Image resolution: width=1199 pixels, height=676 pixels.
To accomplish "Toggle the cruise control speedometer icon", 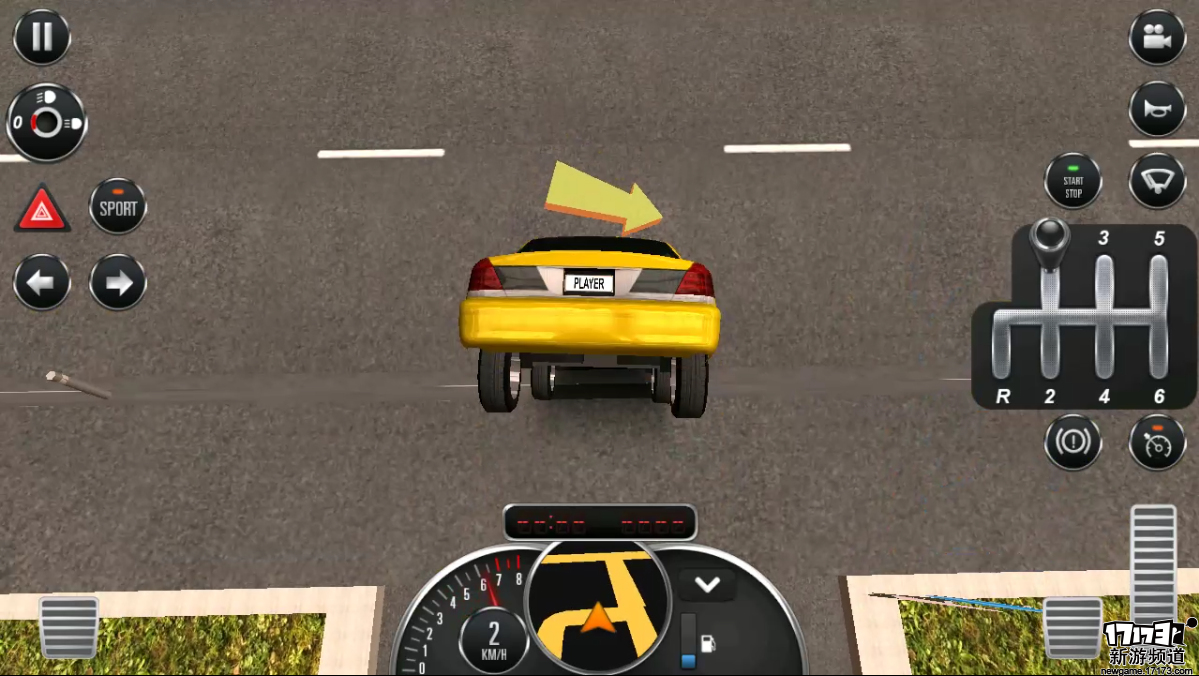I will 1157,441.
